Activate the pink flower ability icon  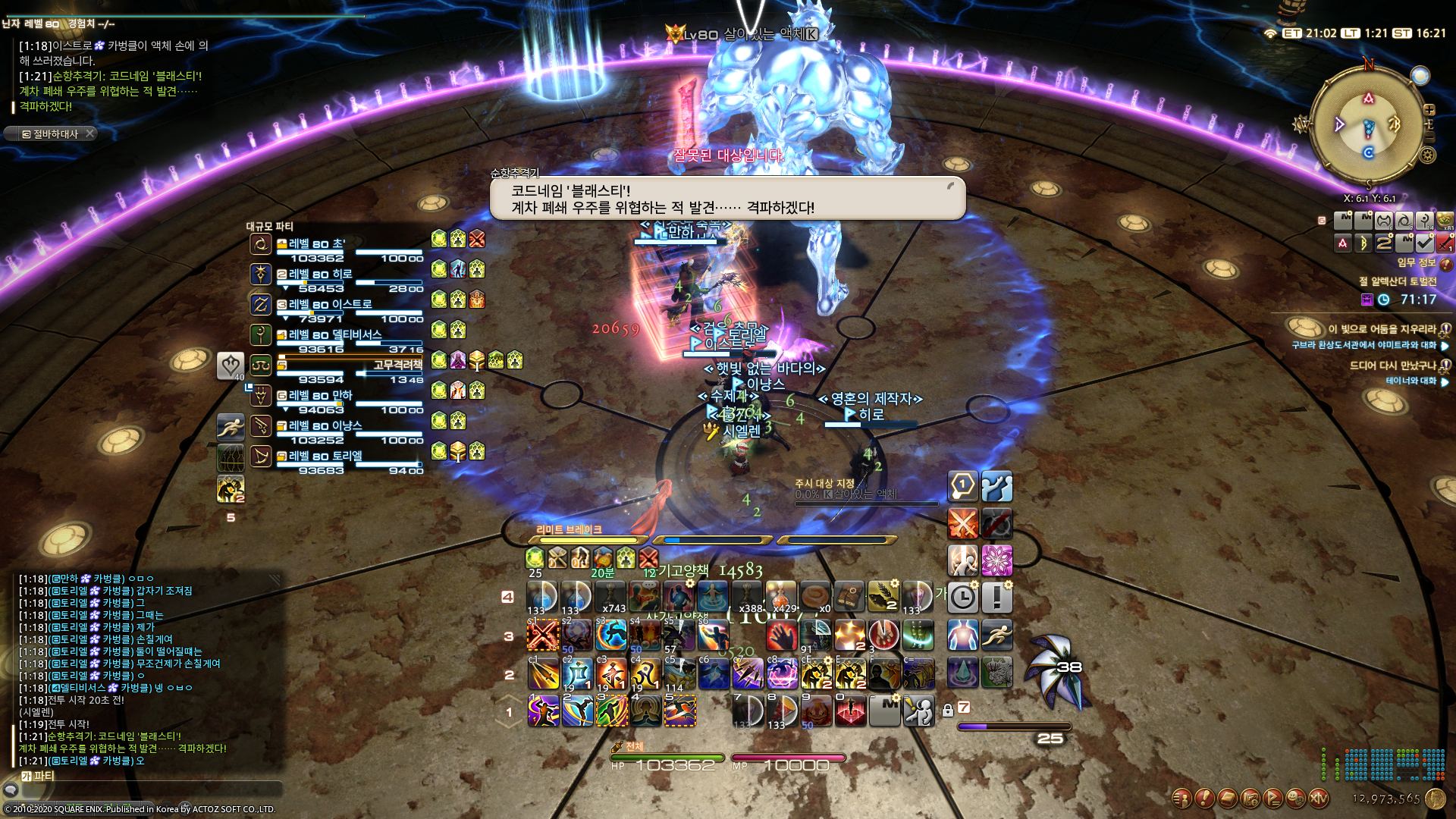[997, 561]
